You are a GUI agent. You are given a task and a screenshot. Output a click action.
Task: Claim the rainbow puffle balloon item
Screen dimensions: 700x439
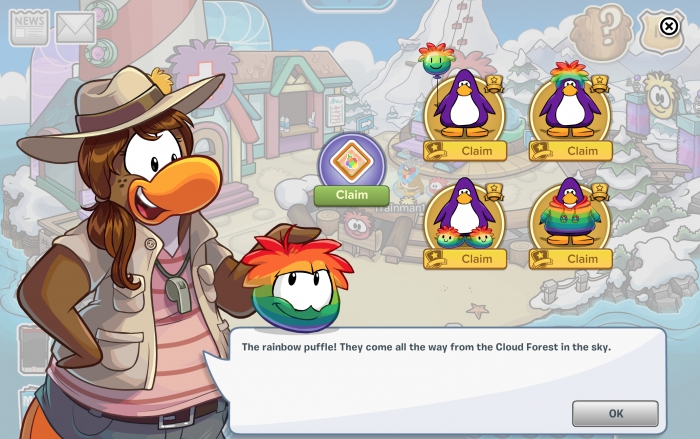point(476,151)
